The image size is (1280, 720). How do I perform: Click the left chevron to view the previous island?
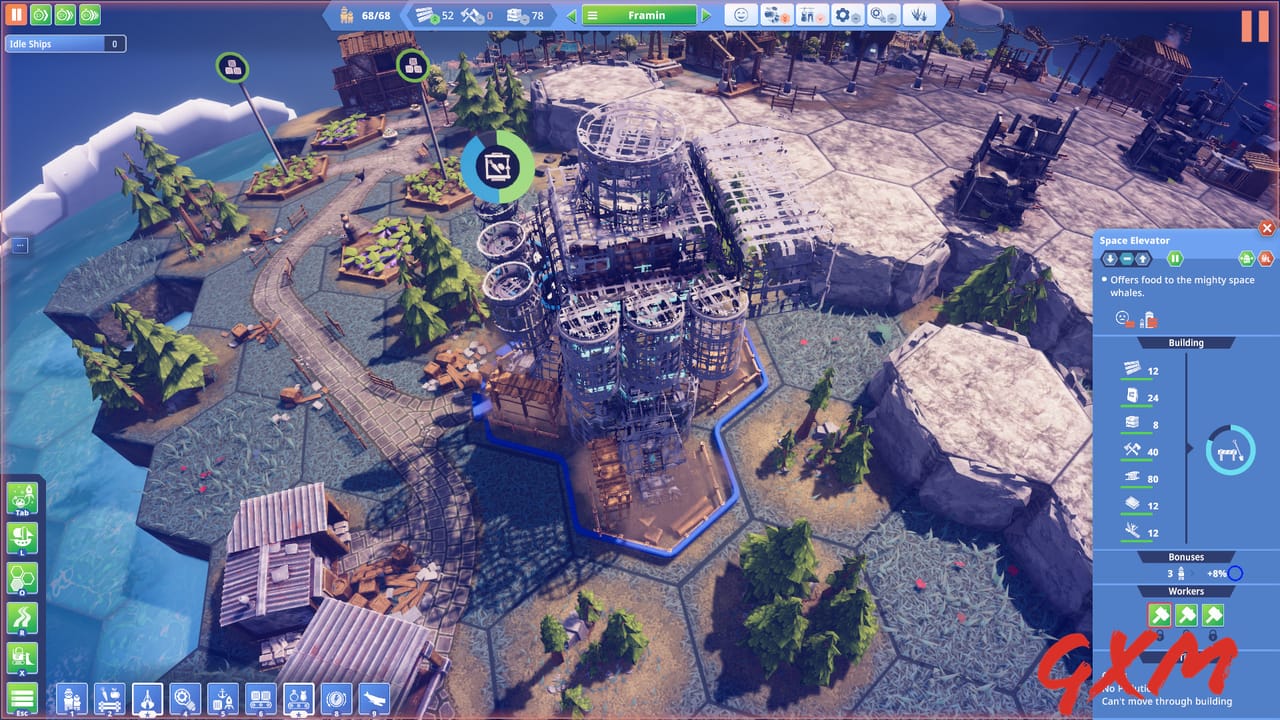pos(571,14)
